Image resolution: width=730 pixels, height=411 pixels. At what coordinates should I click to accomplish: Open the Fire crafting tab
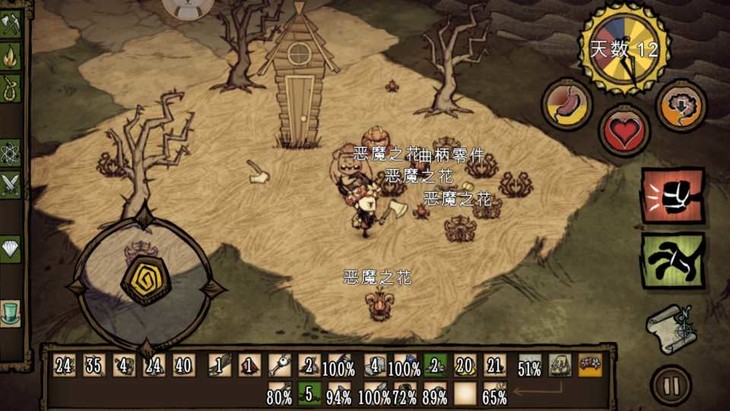coord(11,57)
